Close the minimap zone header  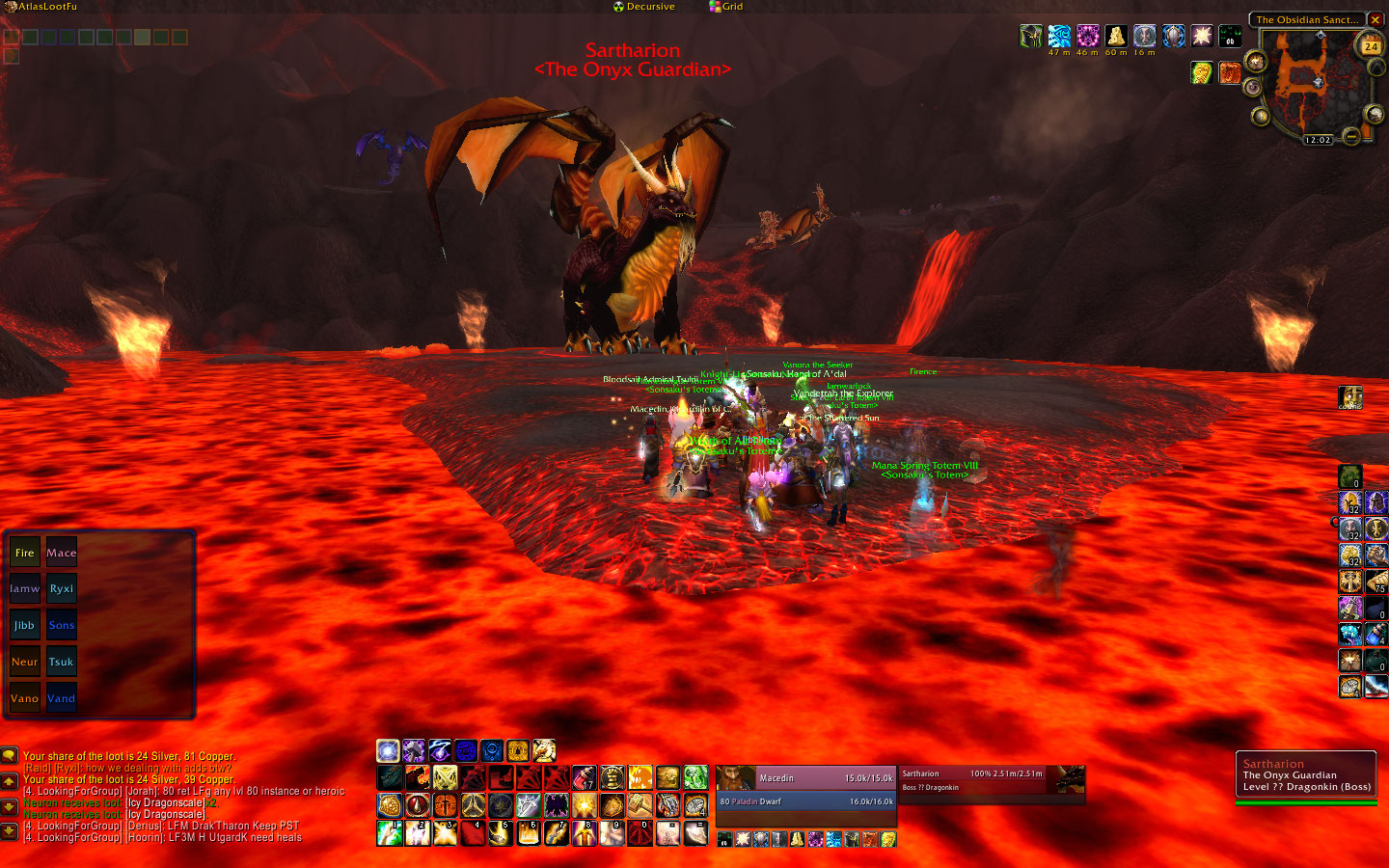(x=1375, y=19)
